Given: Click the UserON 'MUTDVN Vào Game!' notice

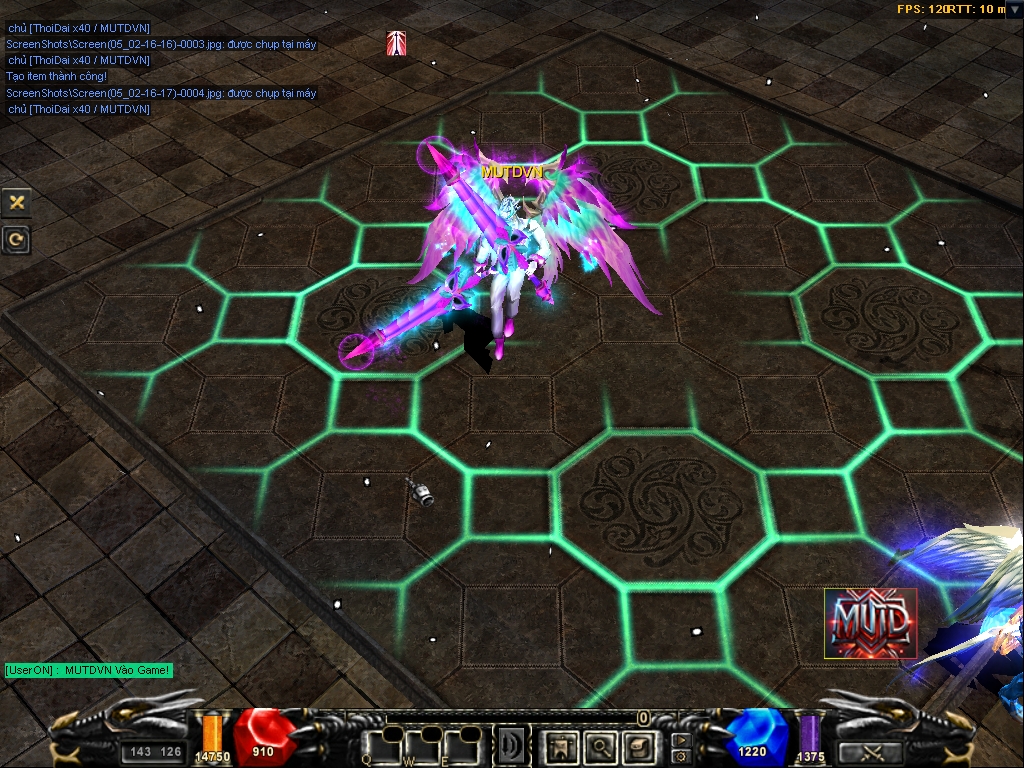Looking at the screenshot, I should (x=88, y=670).
